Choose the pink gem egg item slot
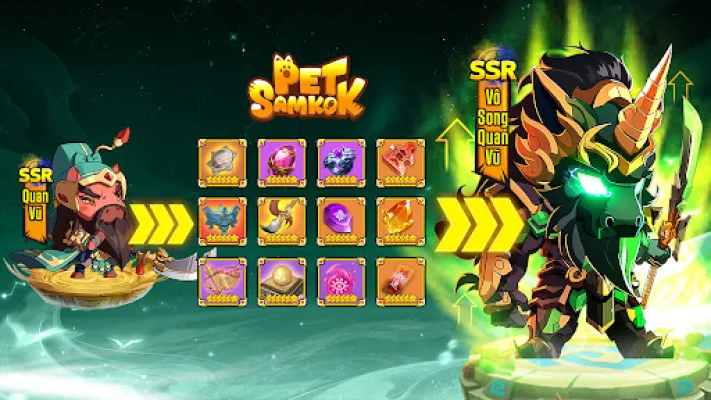 coord(282,163)
